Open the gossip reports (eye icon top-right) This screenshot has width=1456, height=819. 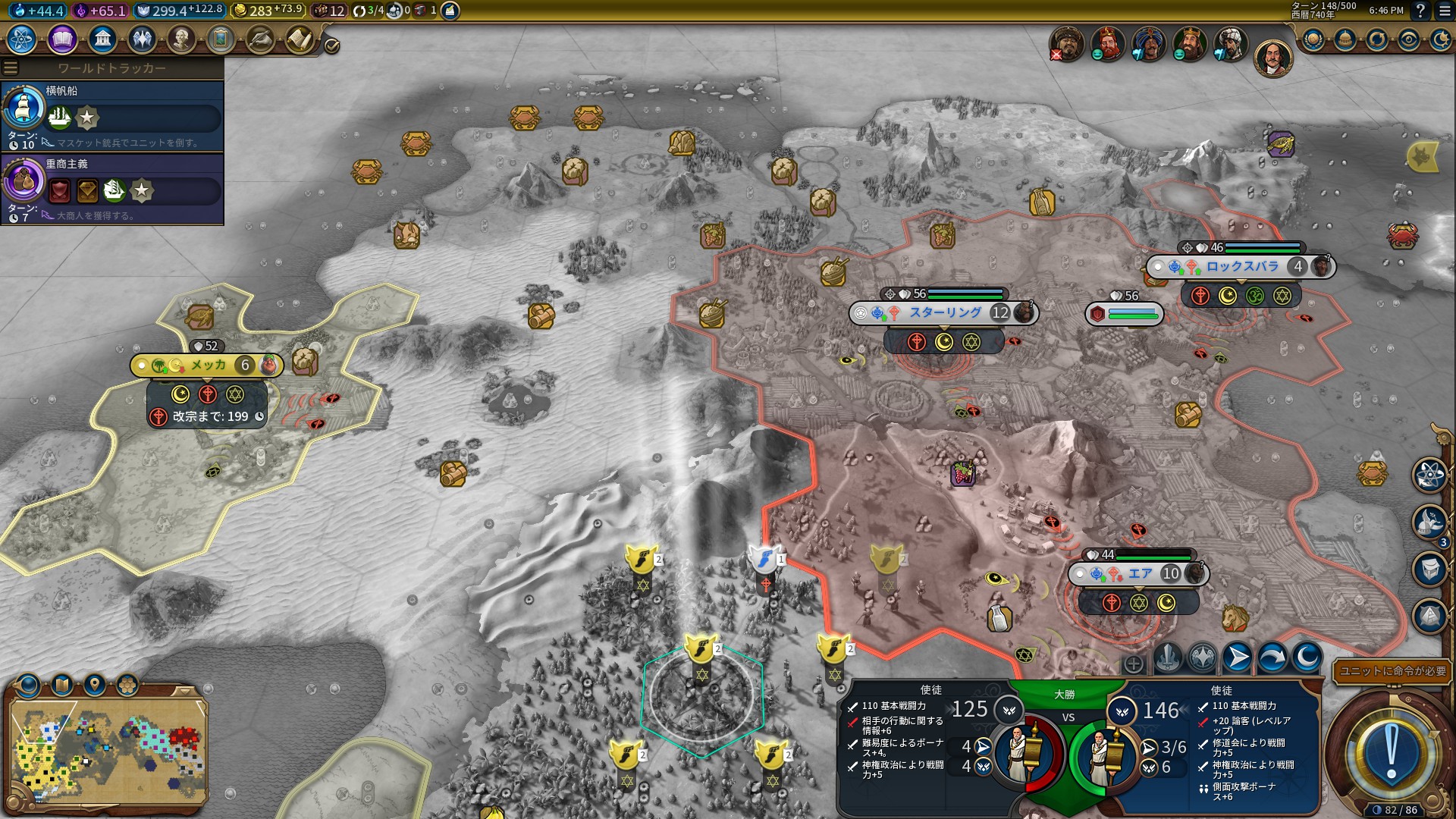(1409, 38)
